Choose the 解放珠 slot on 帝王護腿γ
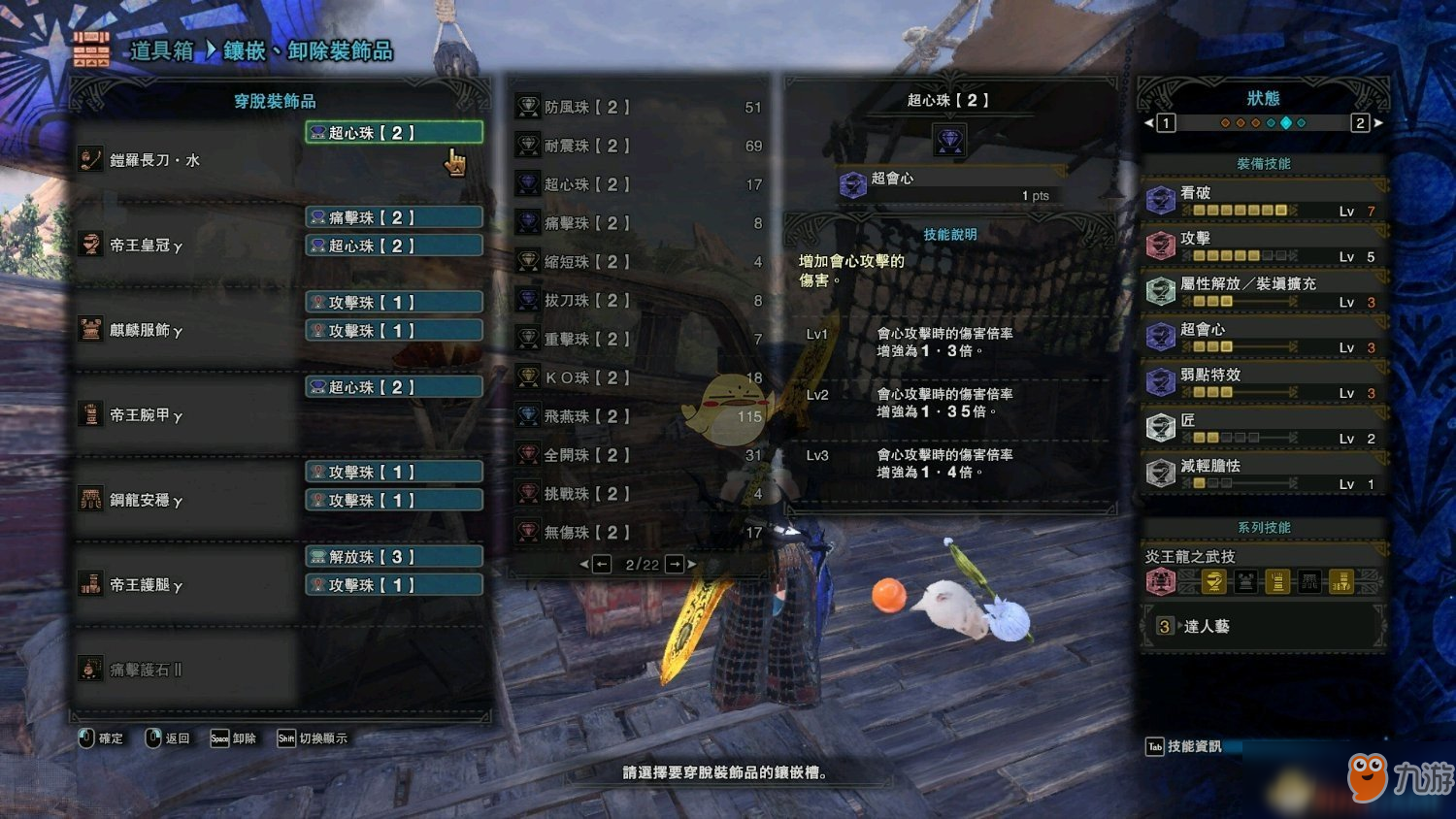Viewport: 1456px width, 819px height. [x=394, y=557]
